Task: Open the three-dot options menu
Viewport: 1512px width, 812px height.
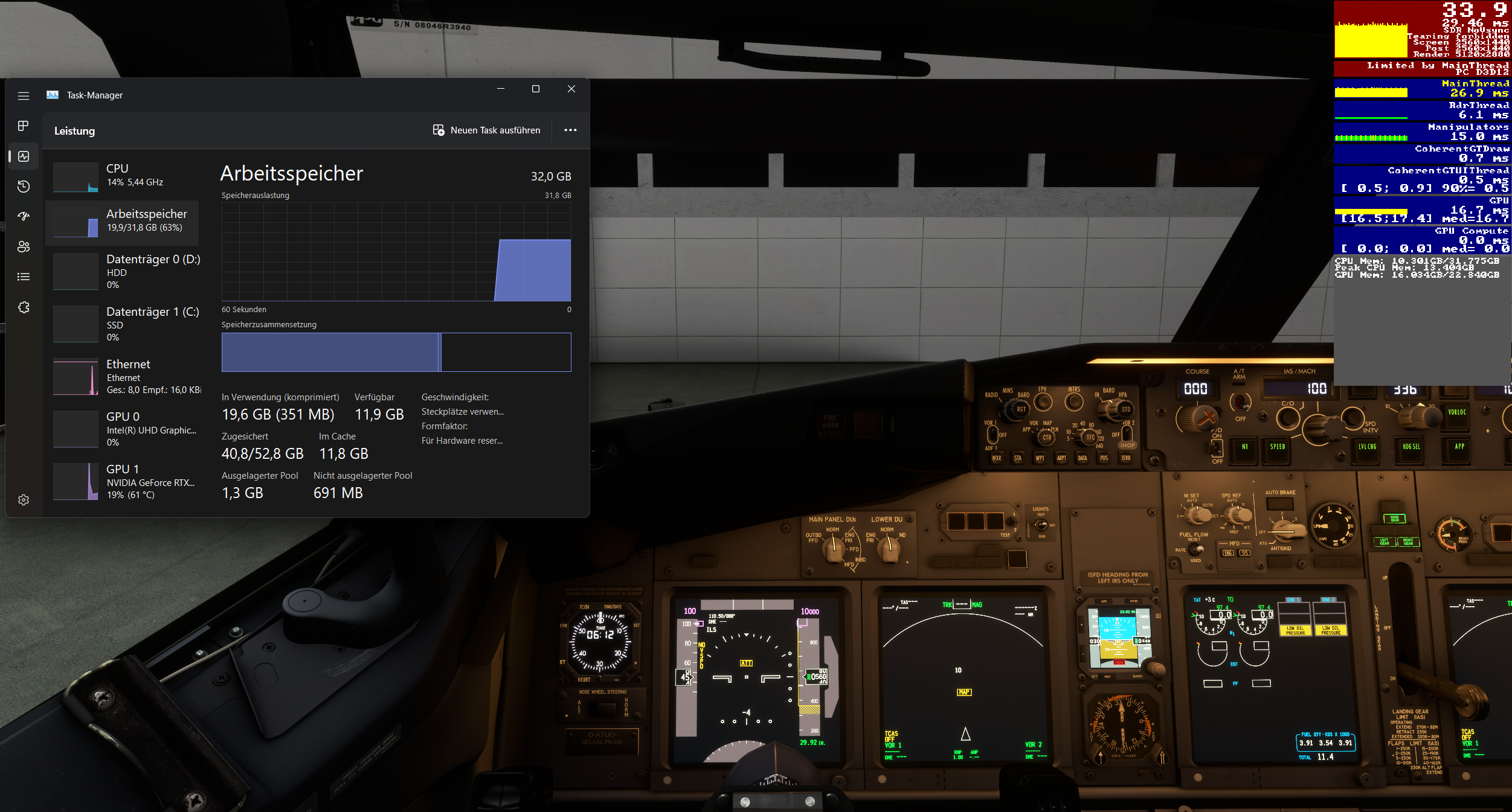Action: tap(570, 130)
